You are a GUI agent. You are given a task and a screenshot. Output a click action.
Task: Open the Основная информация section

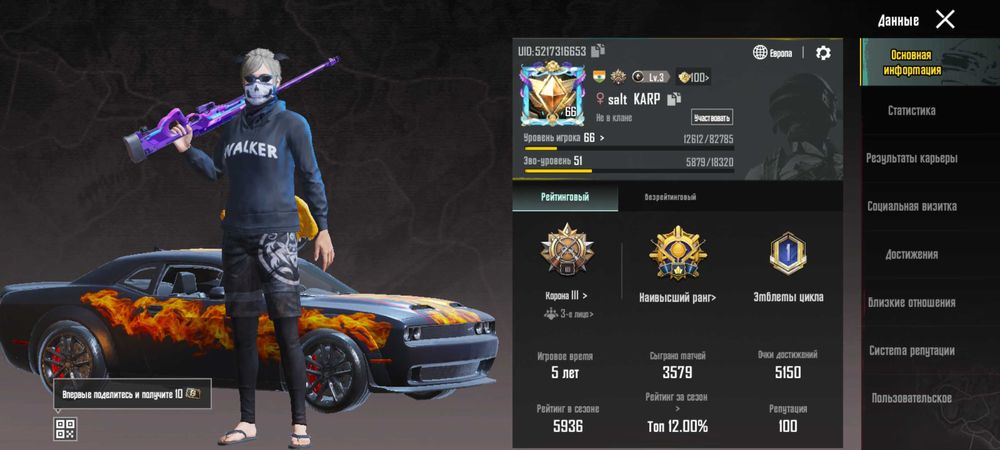(x=911, y=62)
